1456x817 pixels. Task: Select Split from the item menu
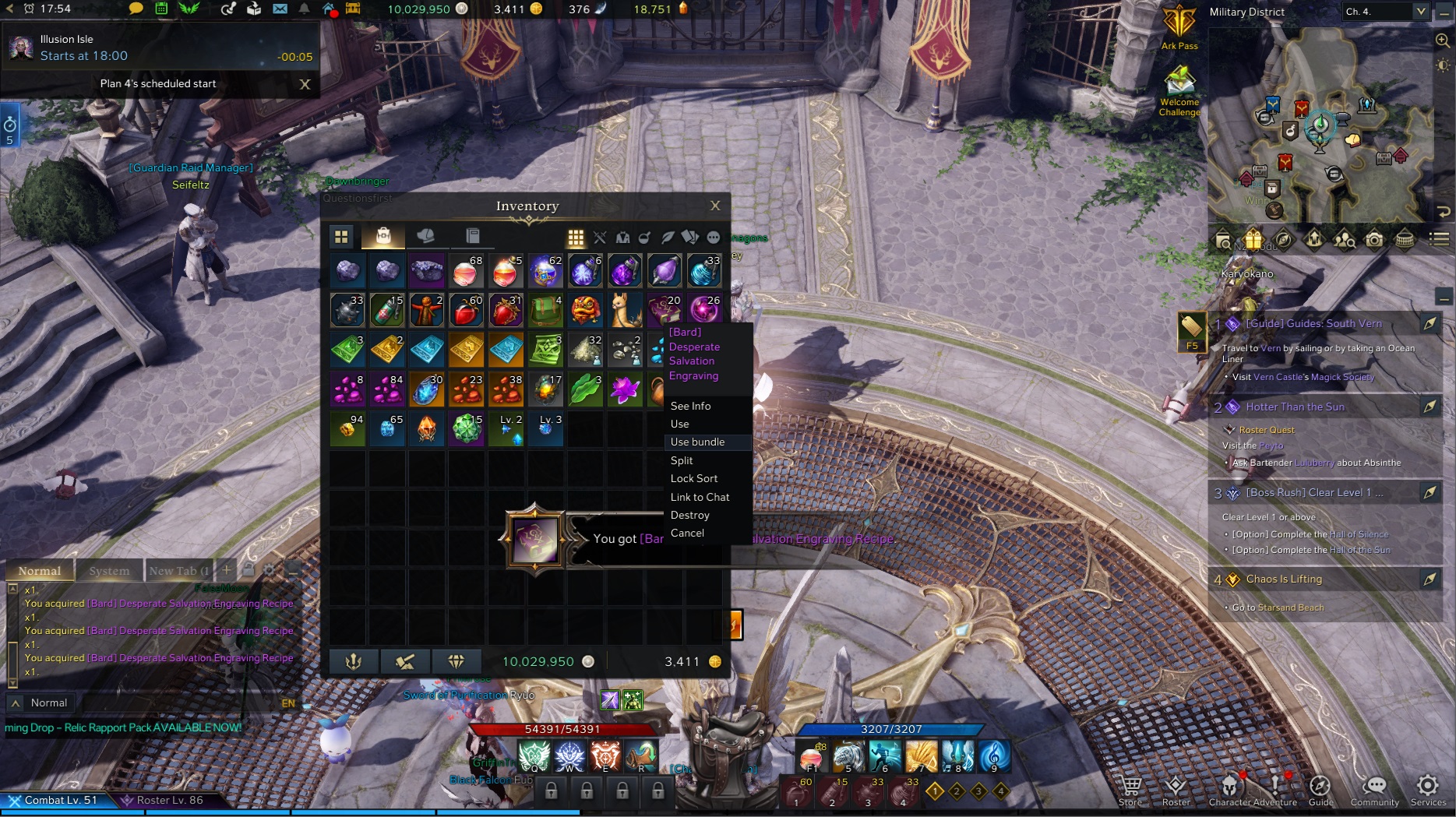point(682,460)
